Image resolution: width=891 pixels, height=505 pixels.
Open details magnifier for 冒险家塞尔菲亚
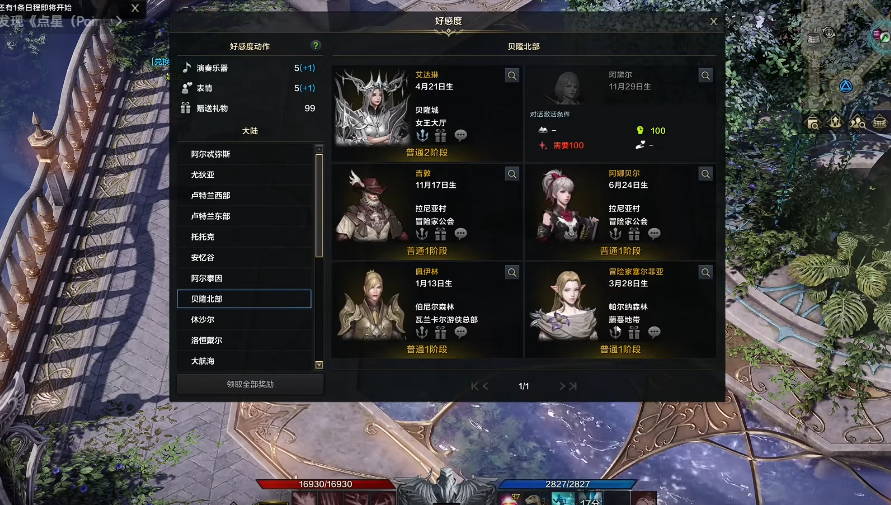click(705, 271)
